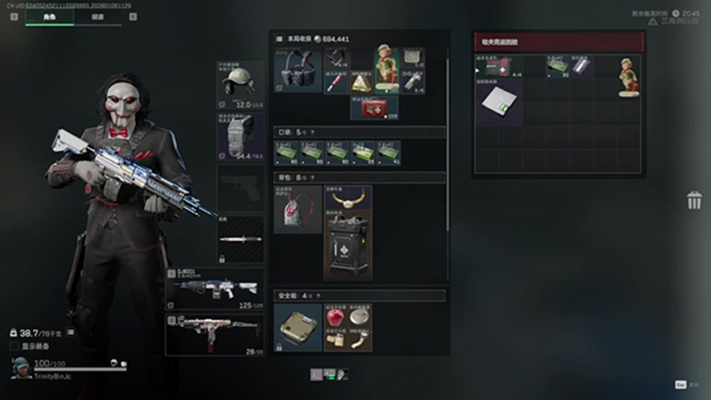Choose the secondary red-white weapon slot
Image resolution: width=711 pixels, height=400 pixels.
coord(217,334)
